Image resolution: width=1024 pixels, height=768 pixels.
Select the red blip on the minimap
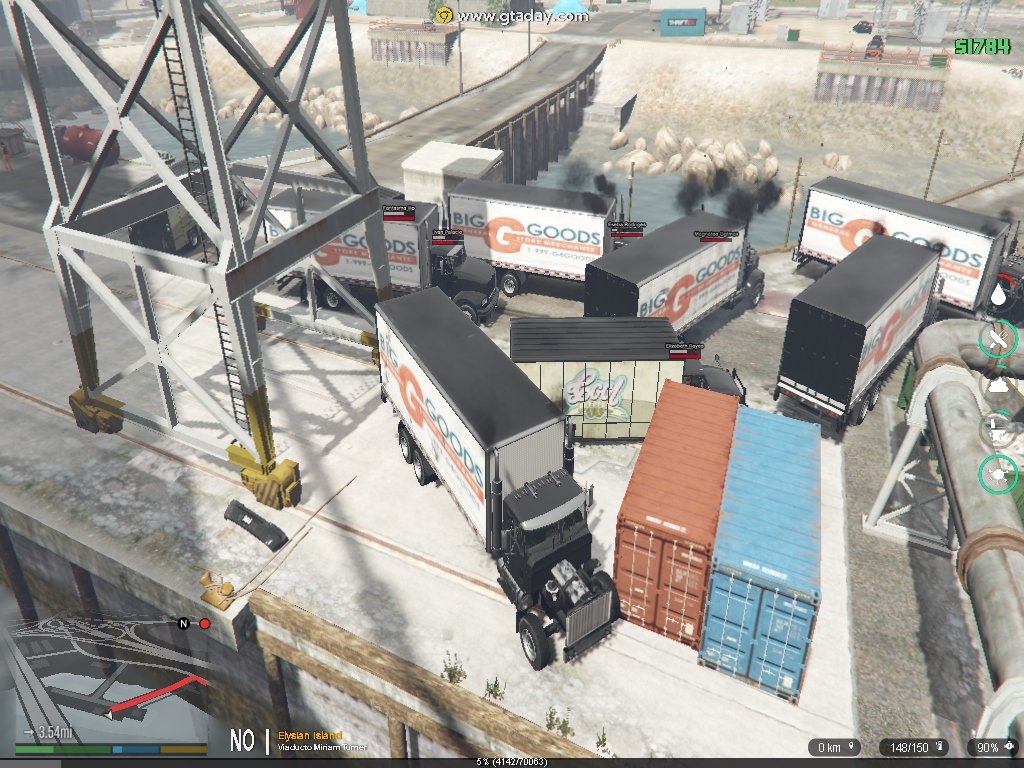click(x=205, y=624)
